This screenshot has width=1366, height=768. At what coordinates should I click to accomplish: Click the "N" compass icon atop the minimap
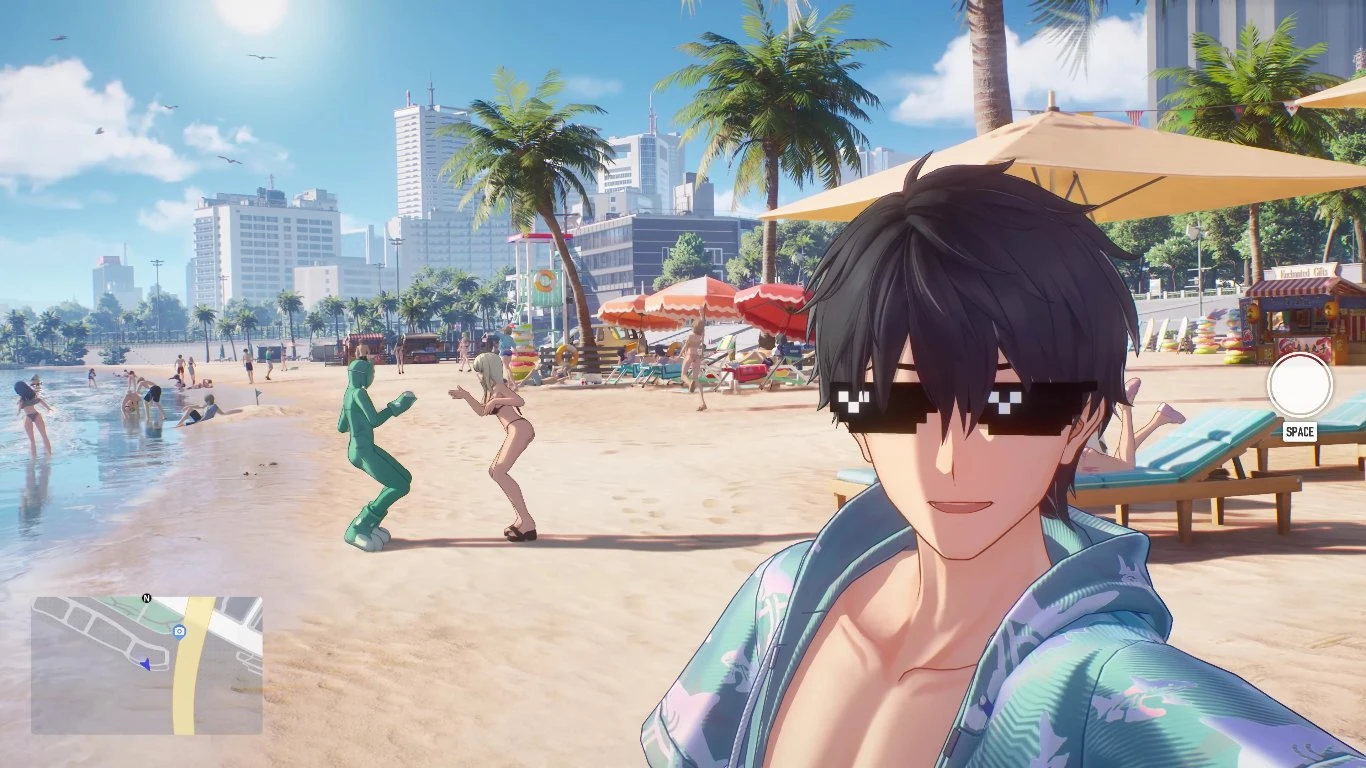(x=147, y=598)
